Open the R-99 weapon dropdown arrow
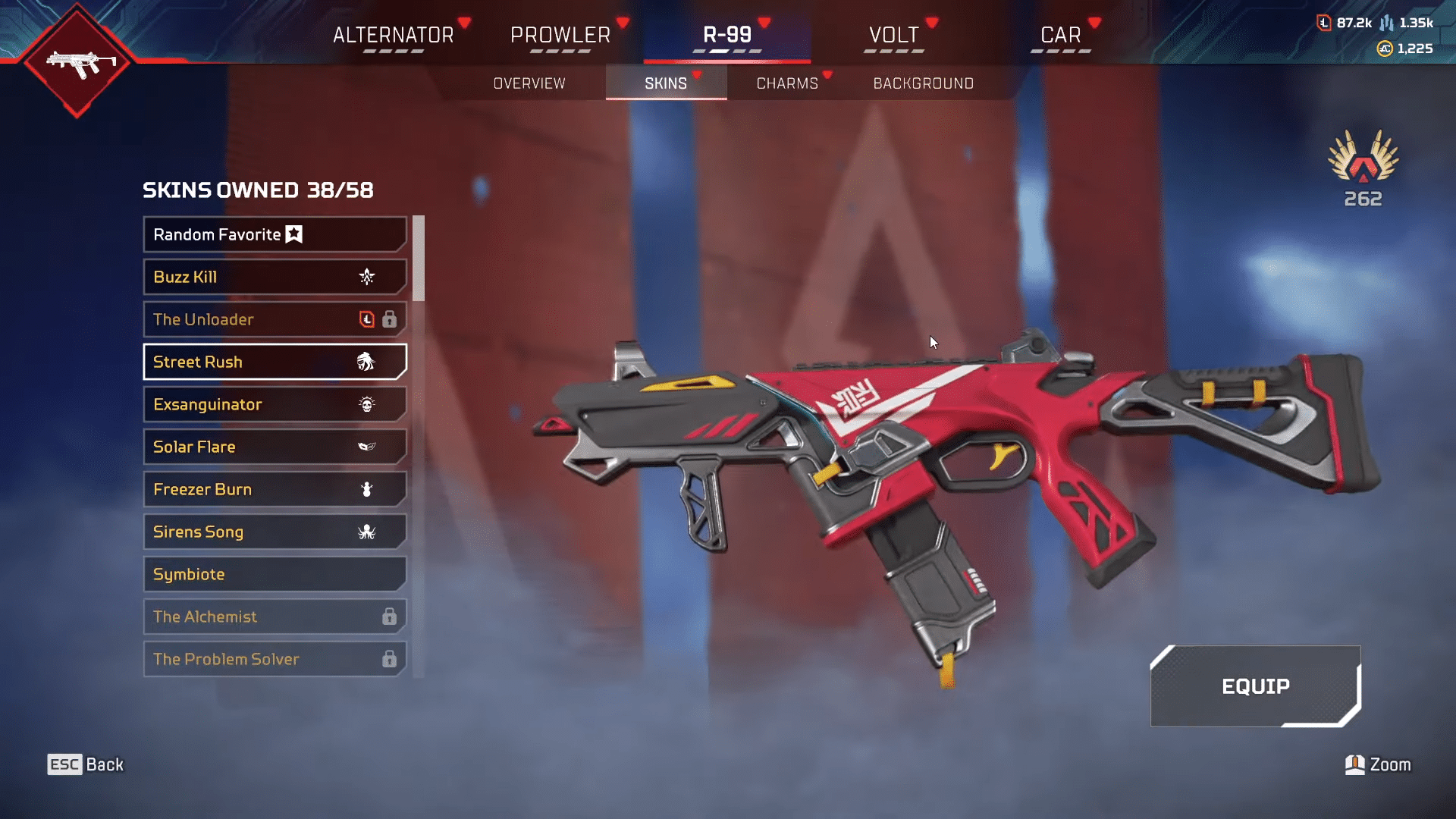This screenshot has width=1456, height=819. click(x=763, y=20)
